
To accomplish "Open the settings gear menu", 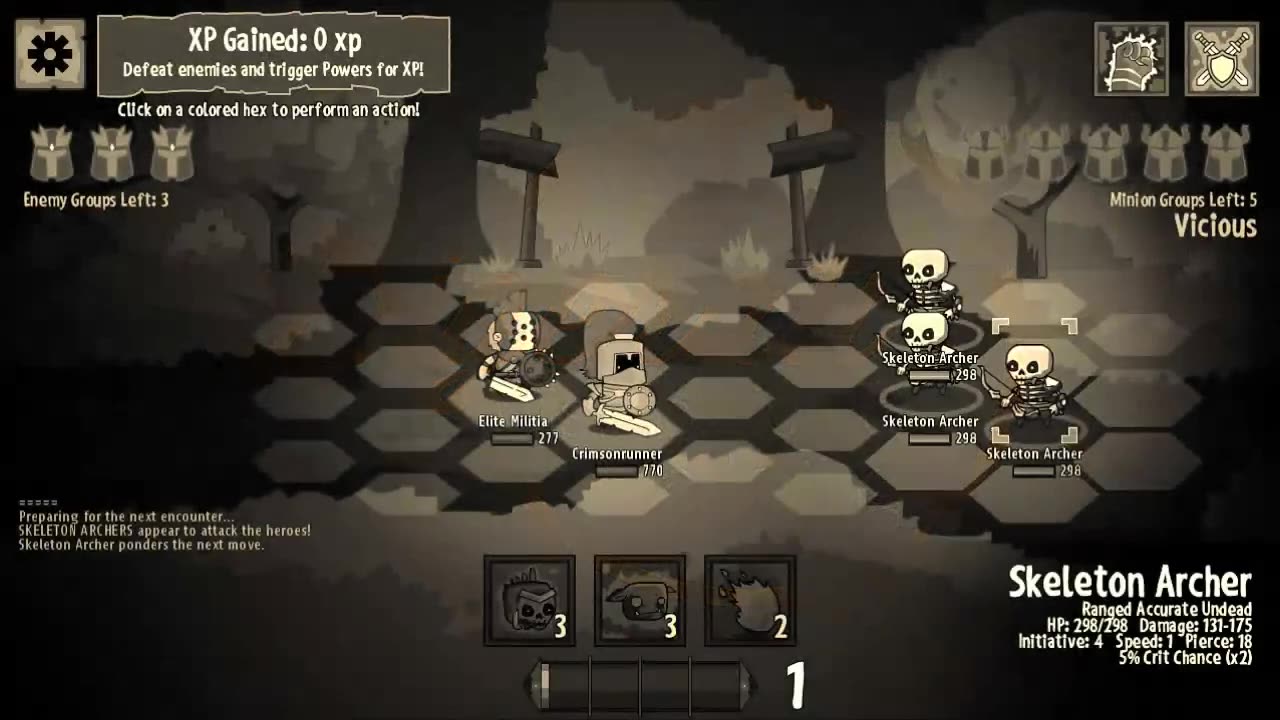I will tap(50, 54).
